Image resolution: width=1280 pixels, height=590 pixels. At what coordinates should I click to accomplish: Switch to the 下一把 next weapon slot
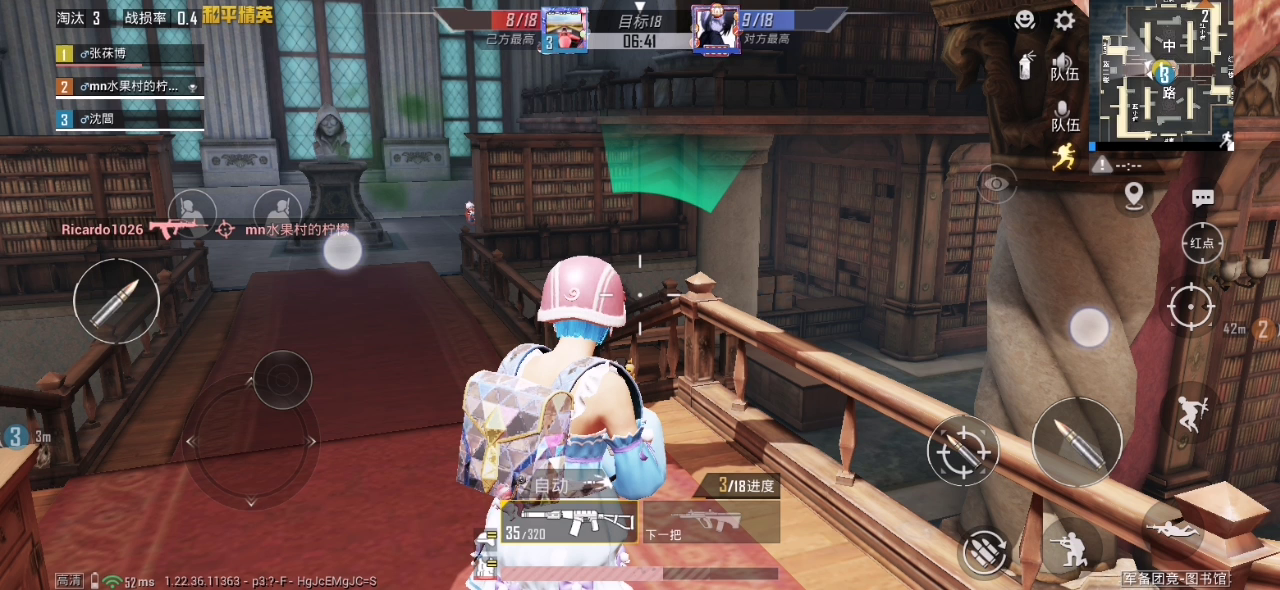tap(710, 522)
